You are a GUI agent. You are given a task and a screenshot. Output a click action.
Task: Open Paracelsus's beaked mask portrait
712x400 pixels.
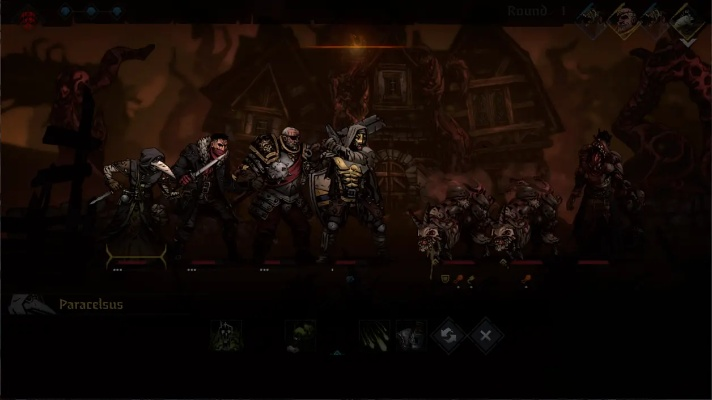(x=30, y=305)
